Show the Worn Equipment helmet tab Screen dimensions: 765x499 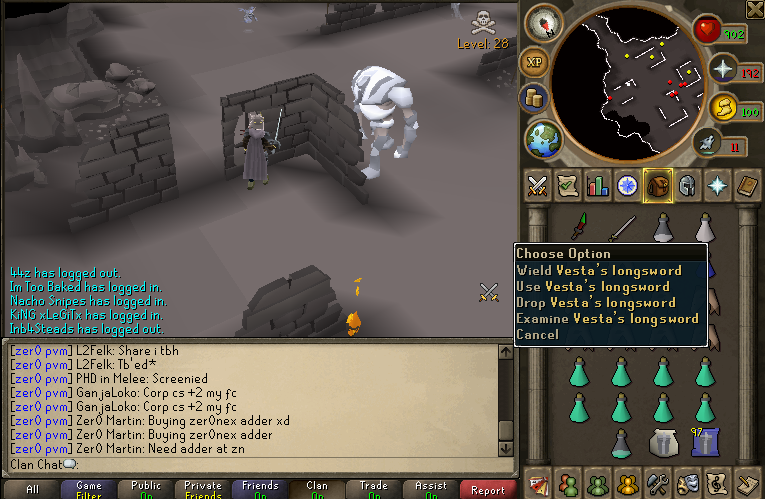(688, 185)
